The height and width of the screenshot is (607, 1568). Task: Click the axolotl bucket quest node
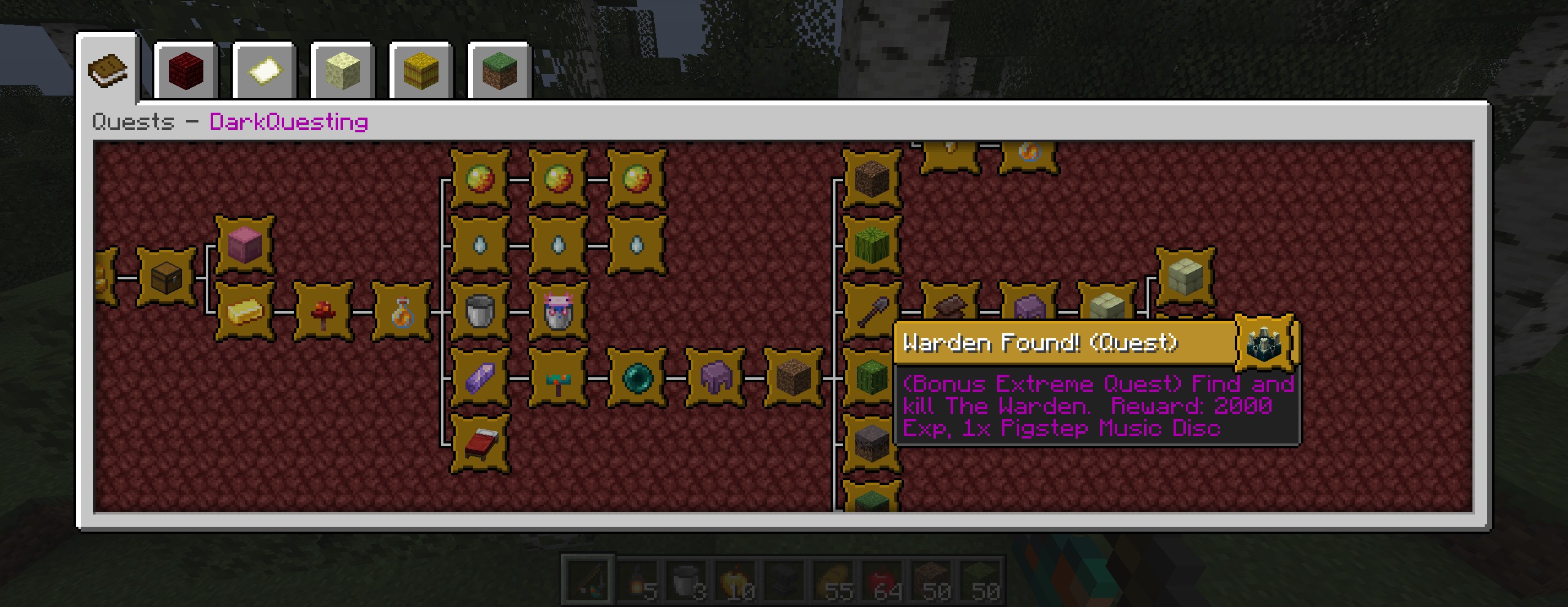click(x=558, y=312)
